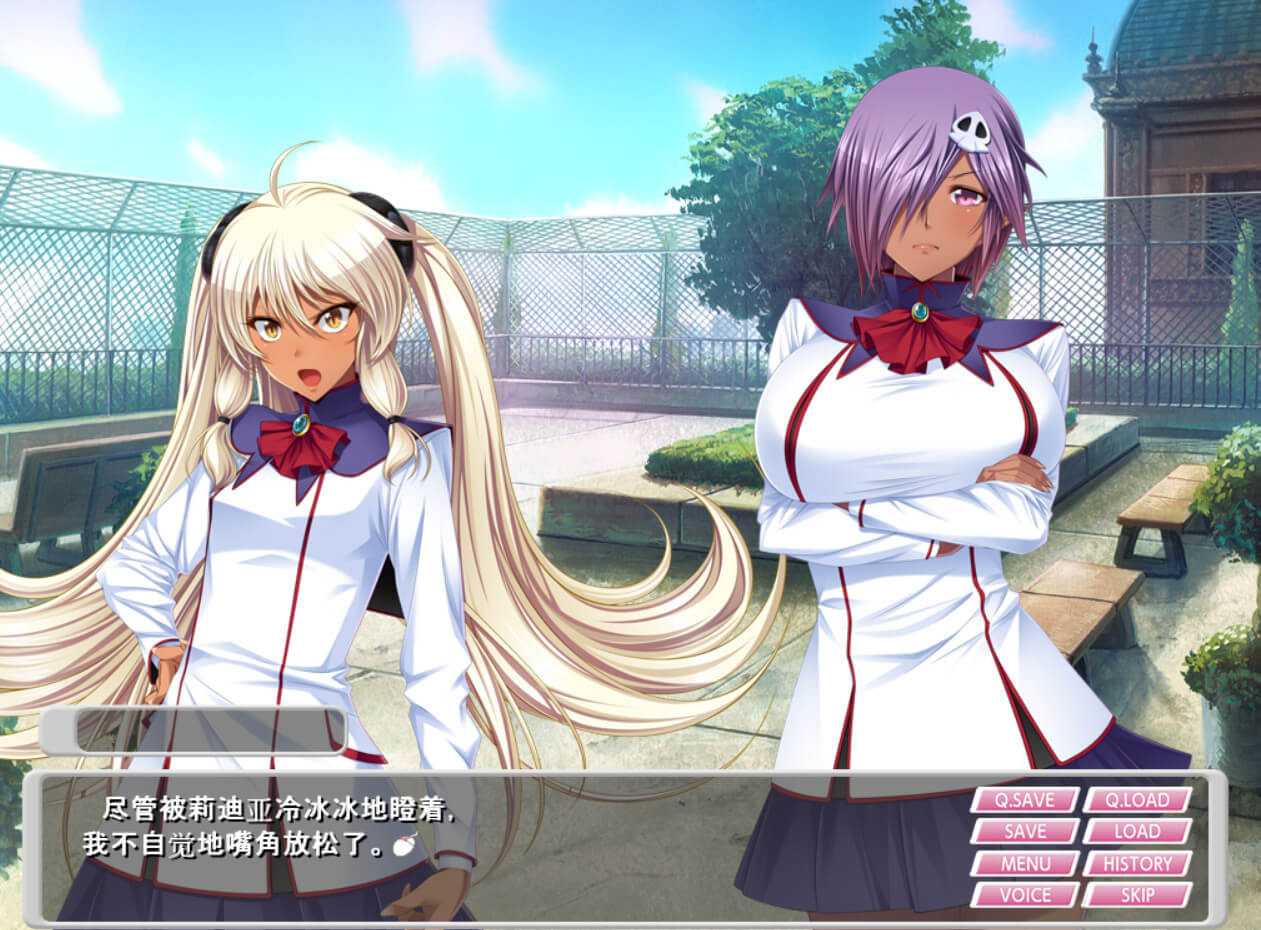Open the game MENU
1261x930 pixels.
click(1024, 863)
